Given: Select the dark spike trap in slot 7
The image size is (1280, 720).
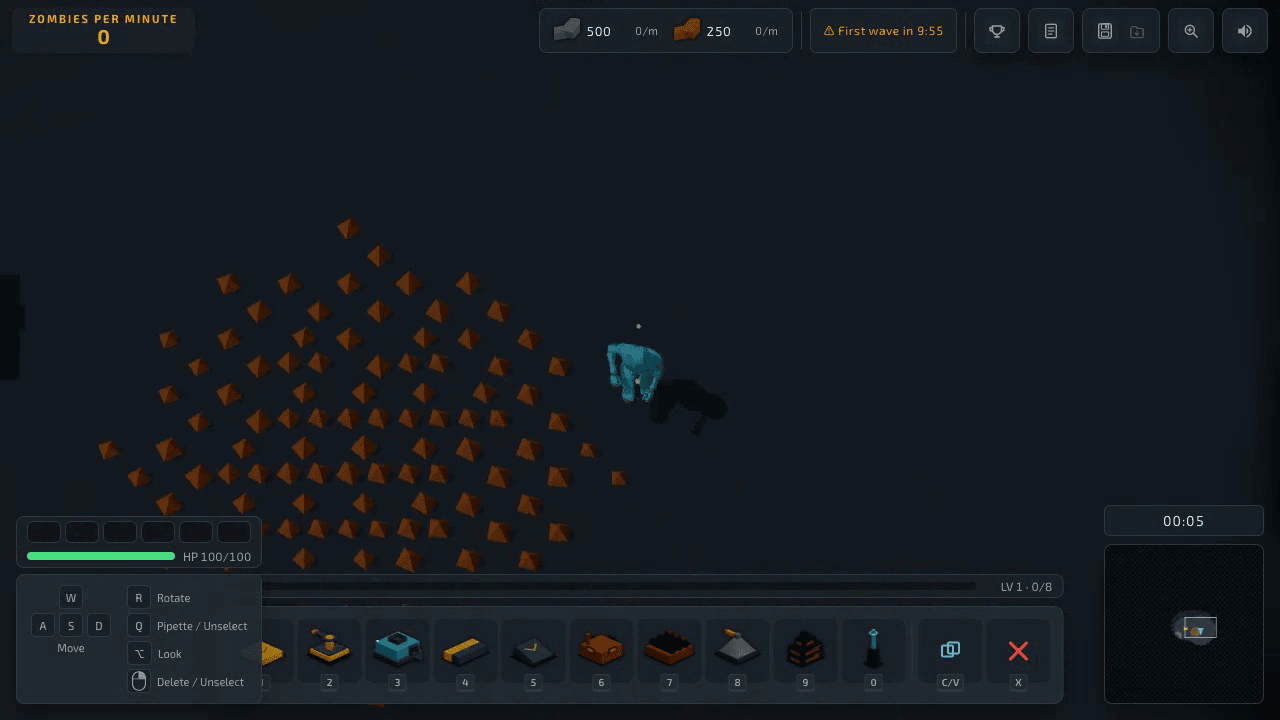Looking at the screenshot, I should (x=669, y=650).
